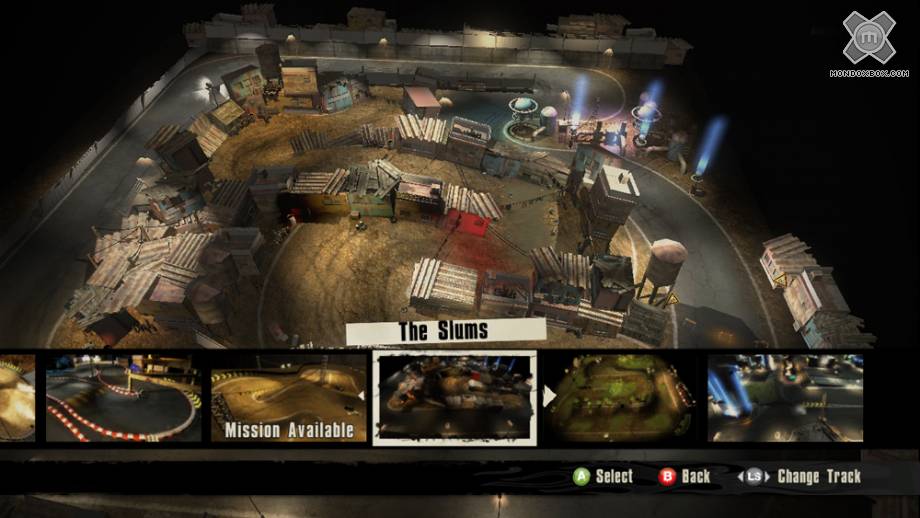This screenshot has width=920, height=518.
Task: Select the highlighted Slums track thumbnail
Action: tap(455, 397)
